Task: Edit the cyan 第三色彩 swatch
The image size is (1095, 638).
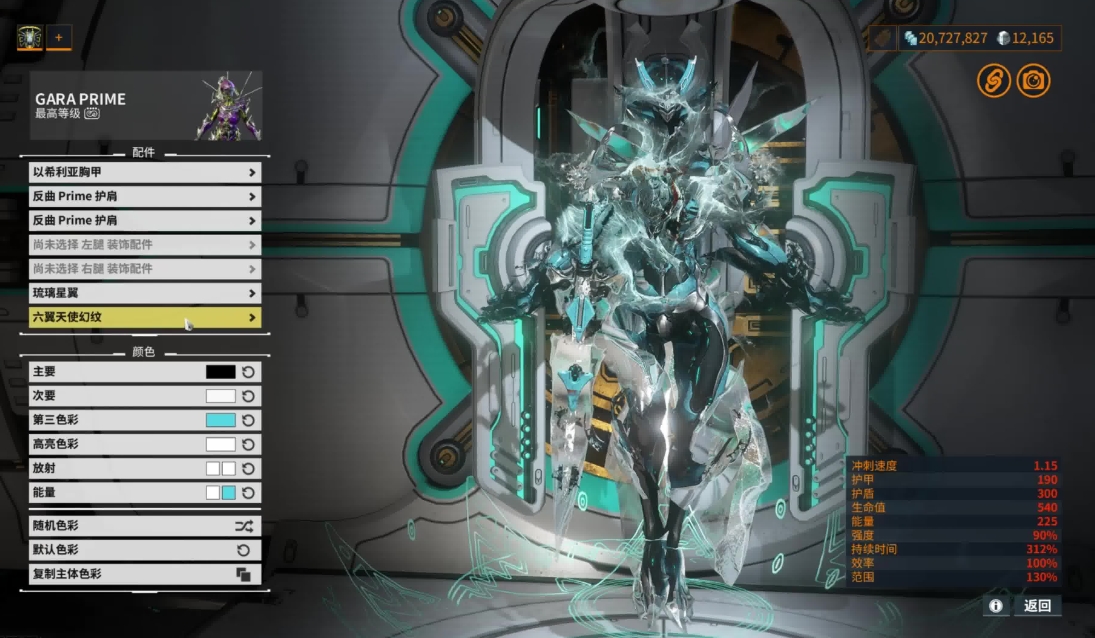Action: (220, 420)
